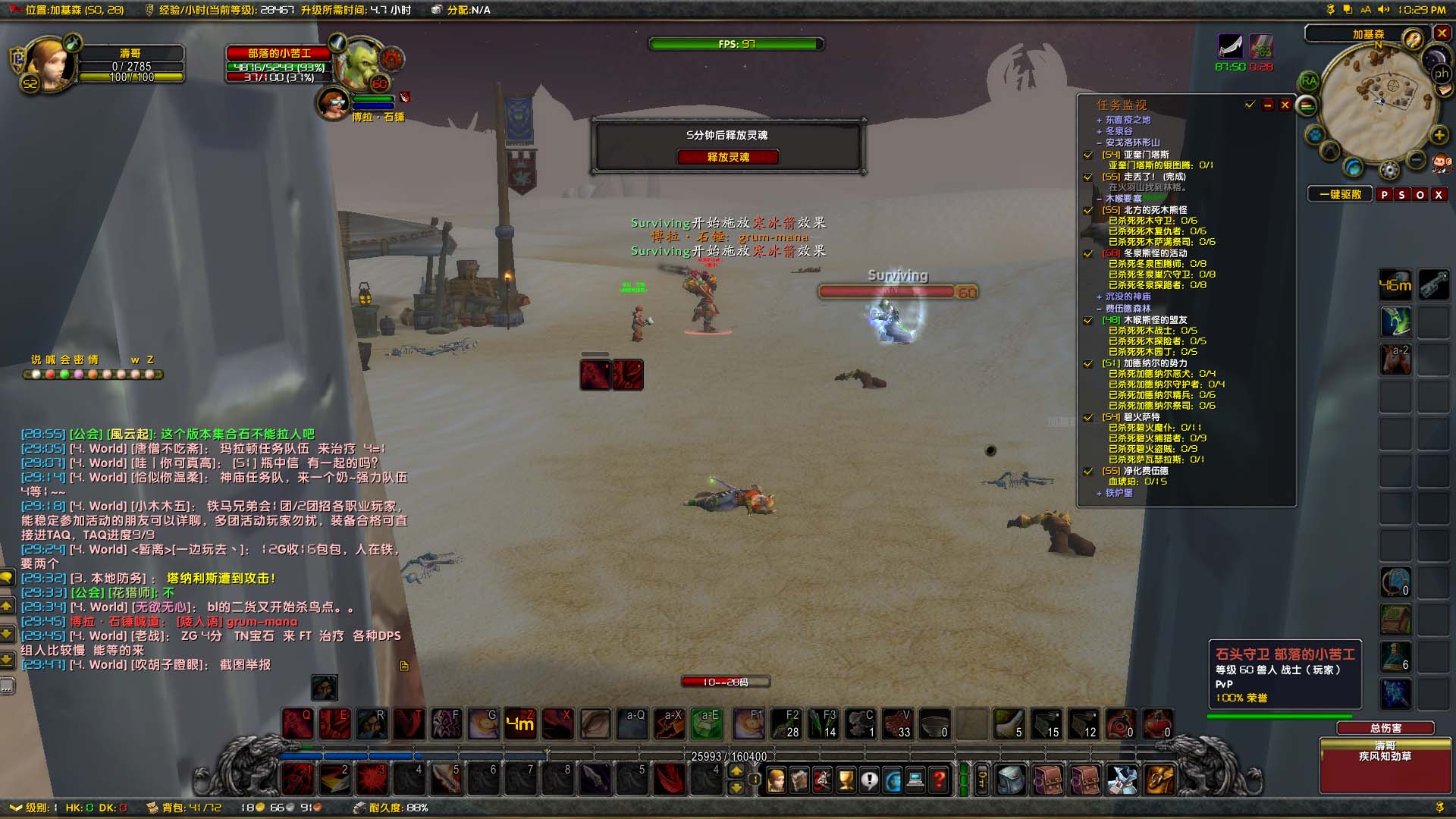Select the 会 guild chat tab
Viewport: 1456px width, 819px height.
[66, 359]
